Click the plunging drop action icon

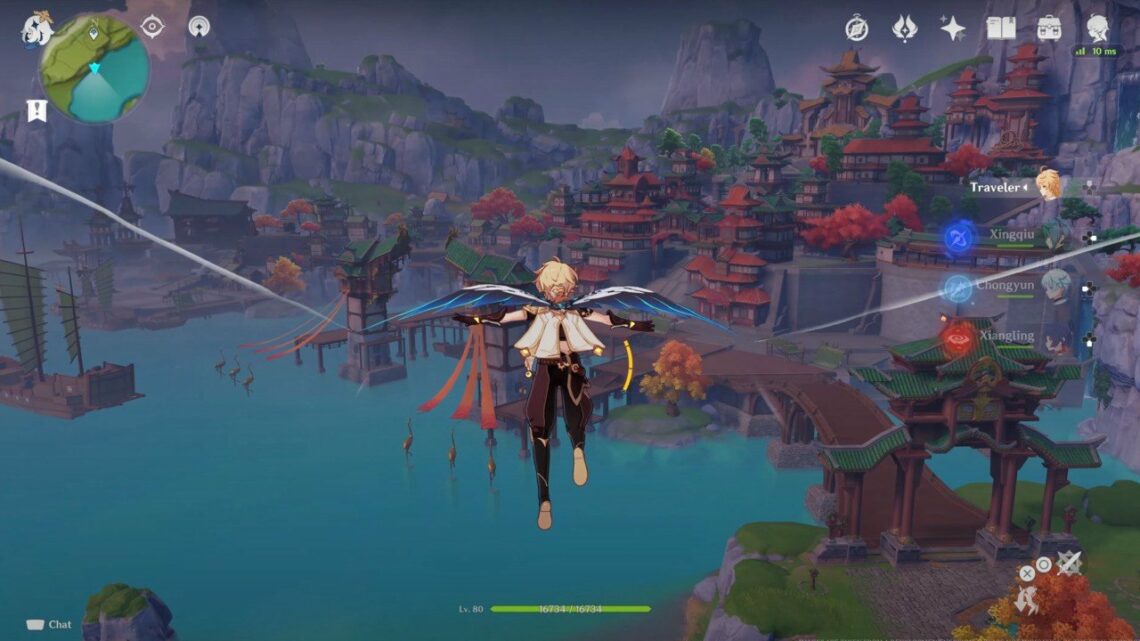tap(1027, 601)
